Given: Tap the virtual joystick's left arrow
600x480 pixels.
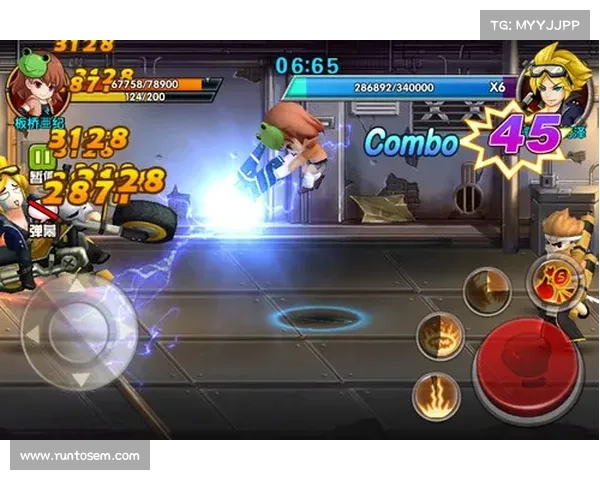Looking at the screenshot, I should [34, 331].
